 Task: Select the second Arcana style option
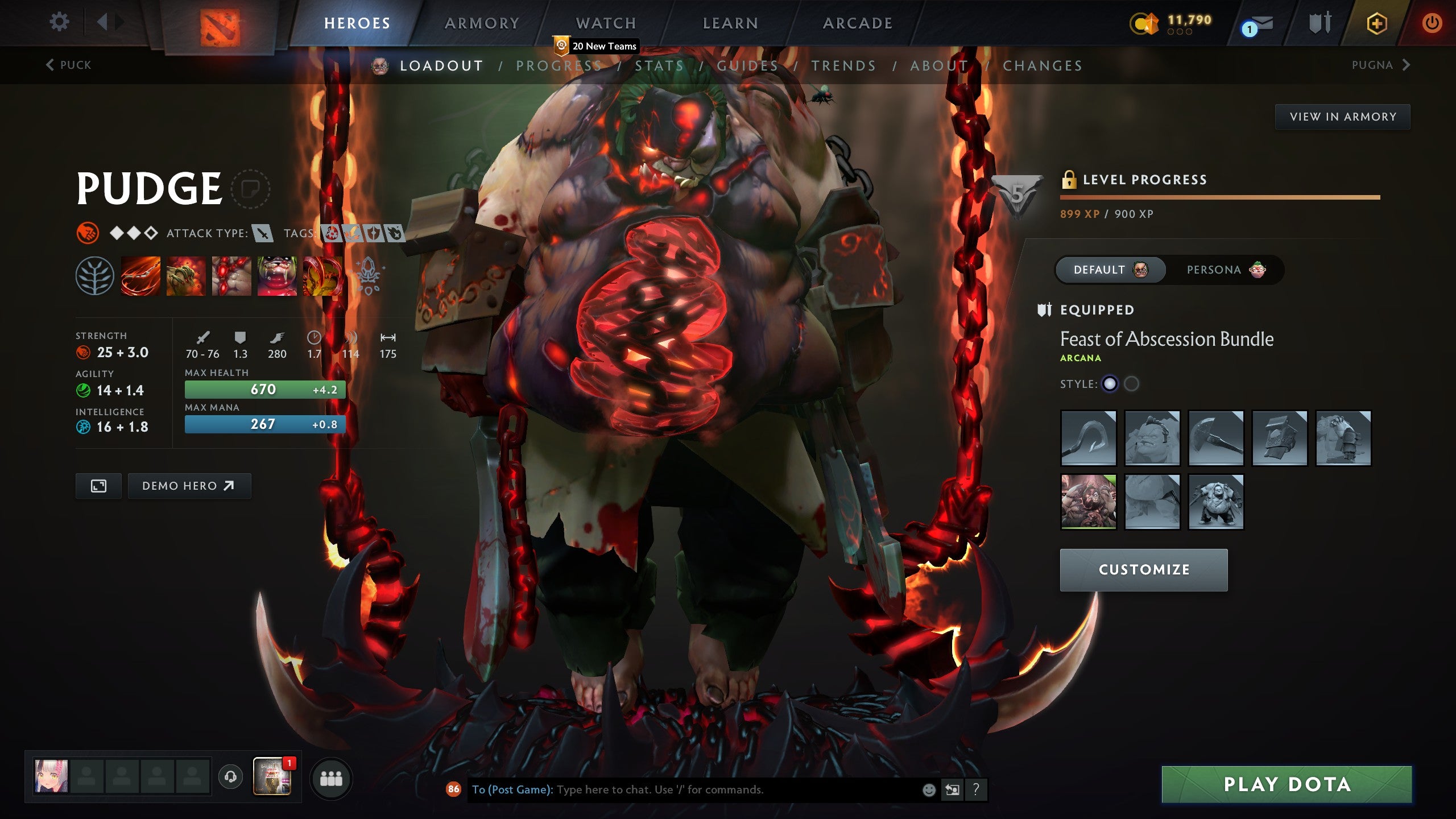click(1132, 384)
